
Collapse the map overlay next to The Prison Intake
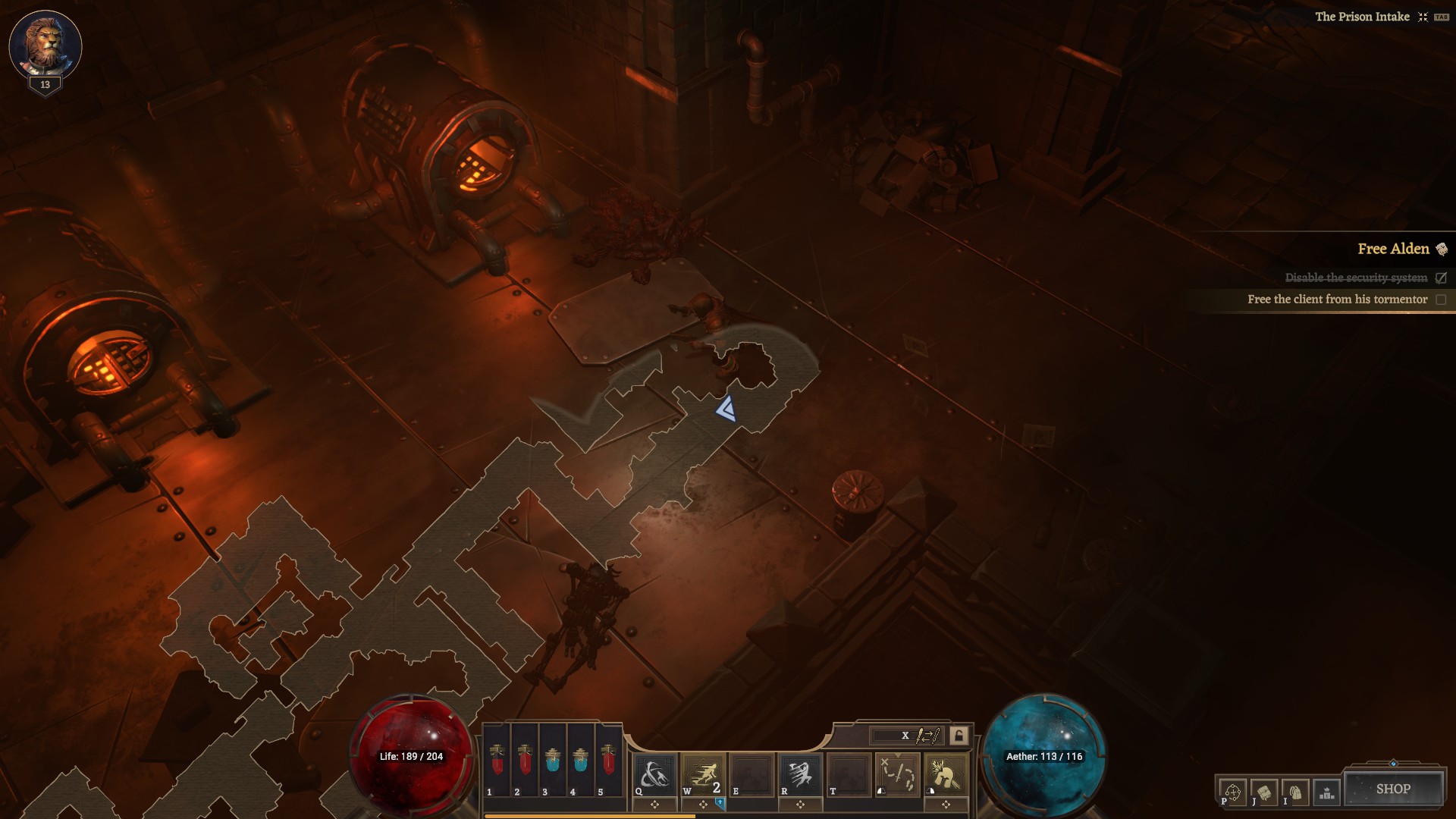point(1423,17)
